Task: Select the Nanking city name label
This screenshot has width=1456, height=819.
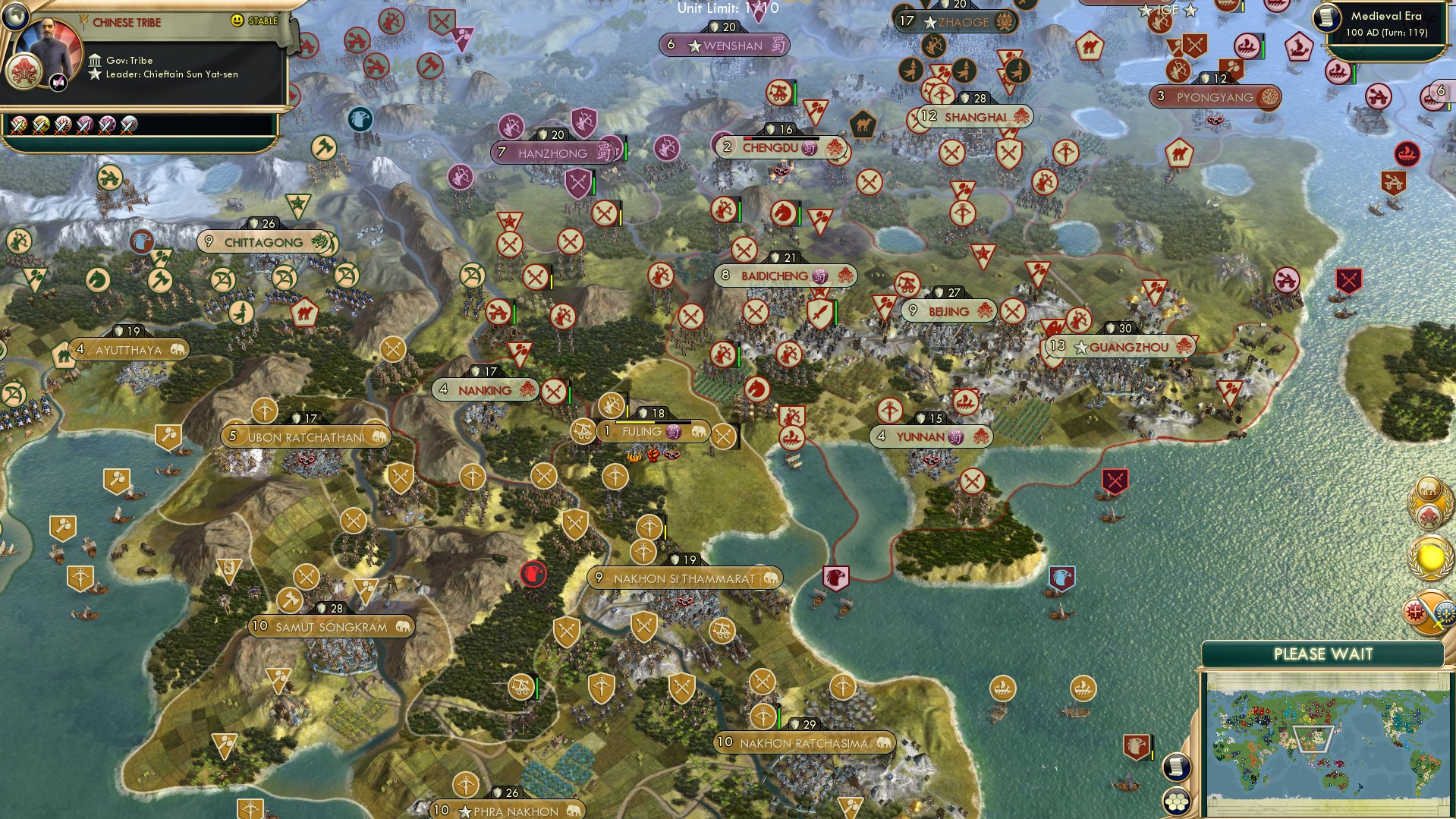Action: click(x=485, y=389)
